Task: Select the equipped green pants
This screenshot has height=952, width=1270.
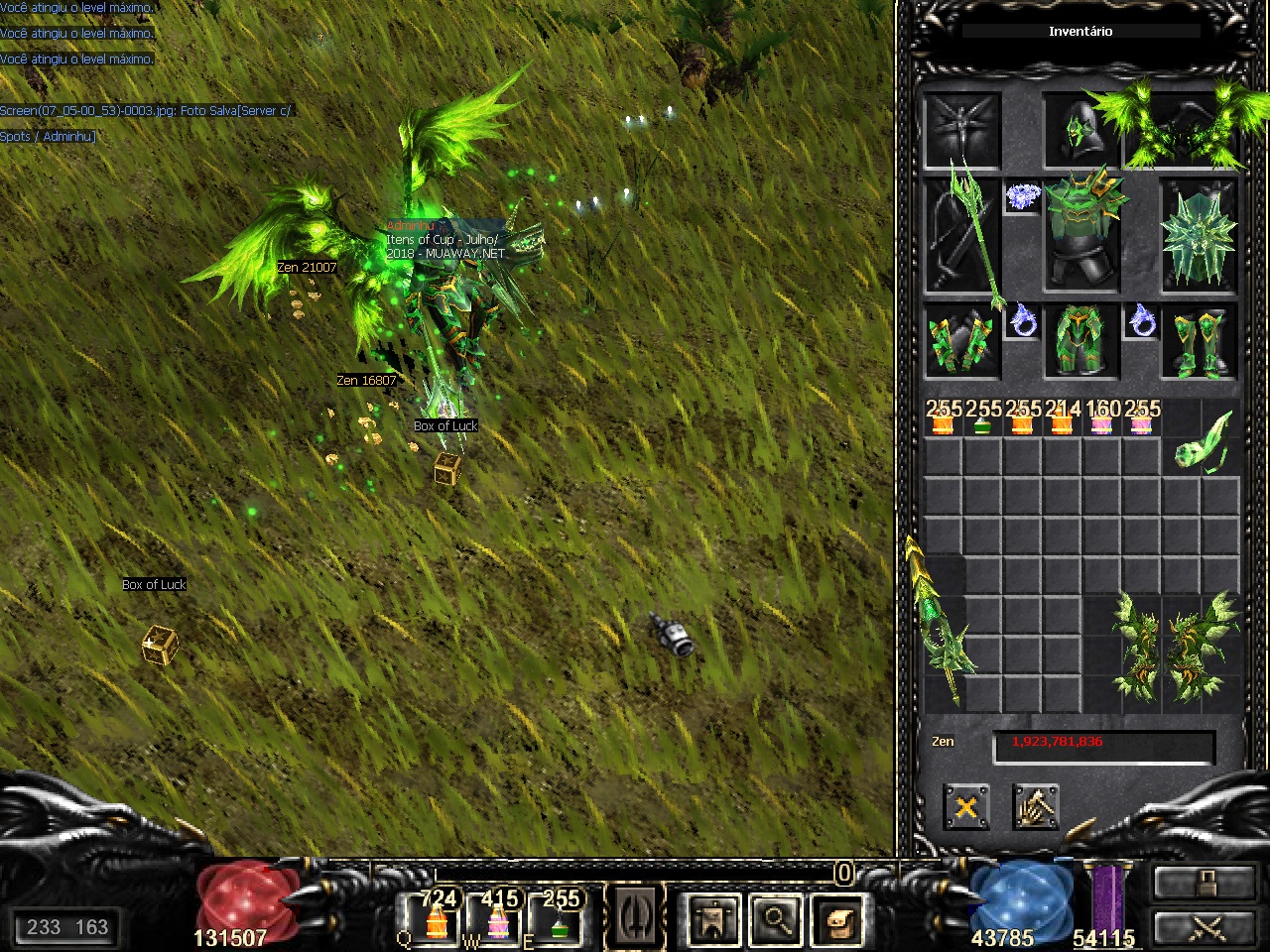Action: pos(1080,342)
